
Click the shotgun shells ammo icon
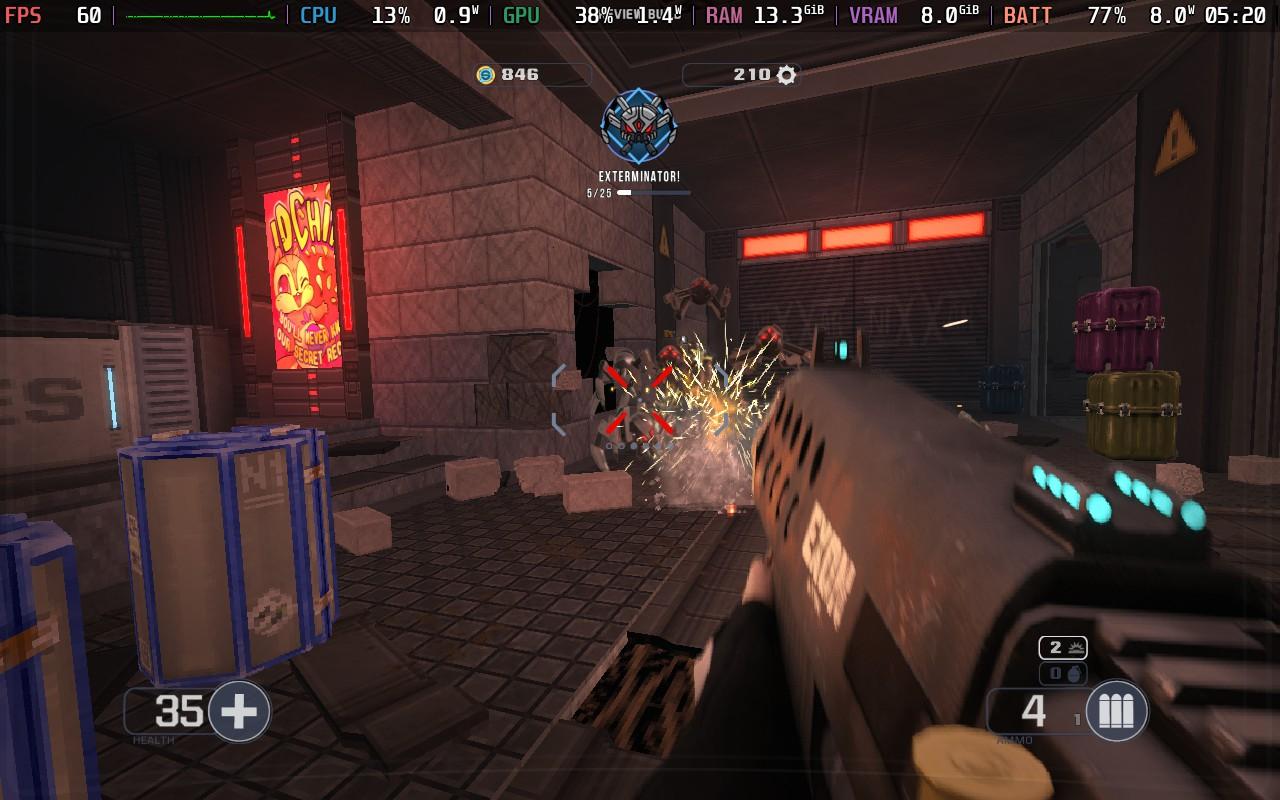(x=1116, y=711)
